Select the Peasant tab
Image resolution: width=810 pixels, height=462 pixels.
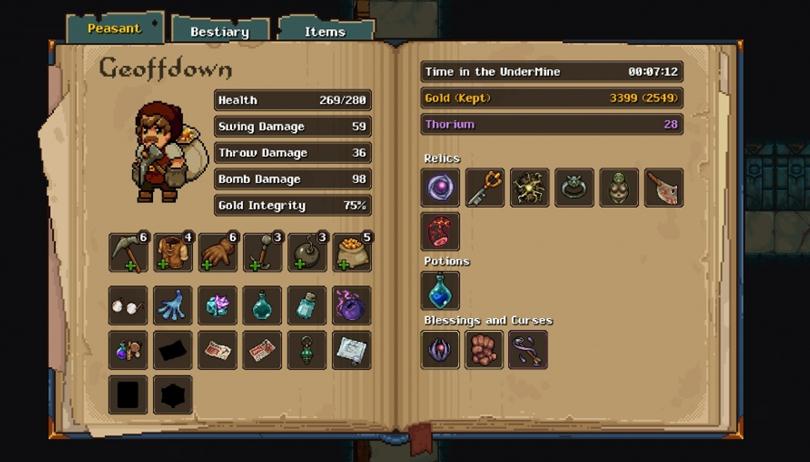(114, 28)
